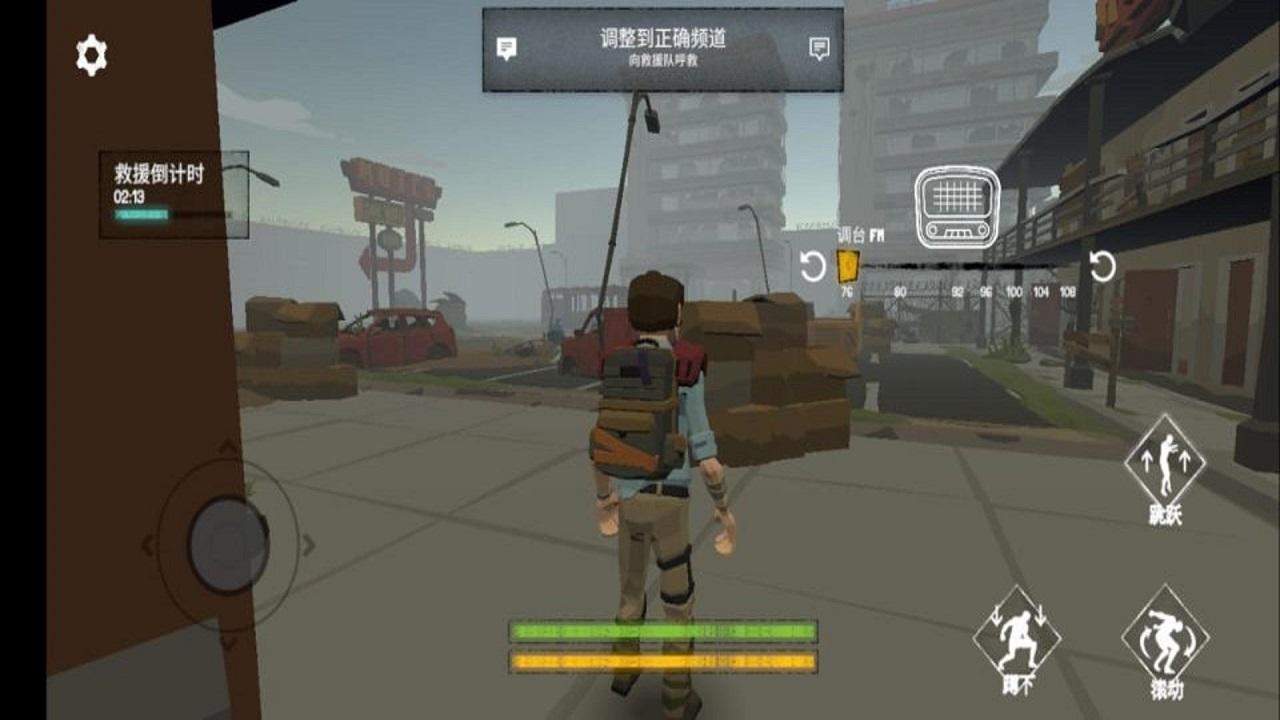Select frequency 76 on the FM dial
The image size is (1280, 720).
[x=846, y=290]
